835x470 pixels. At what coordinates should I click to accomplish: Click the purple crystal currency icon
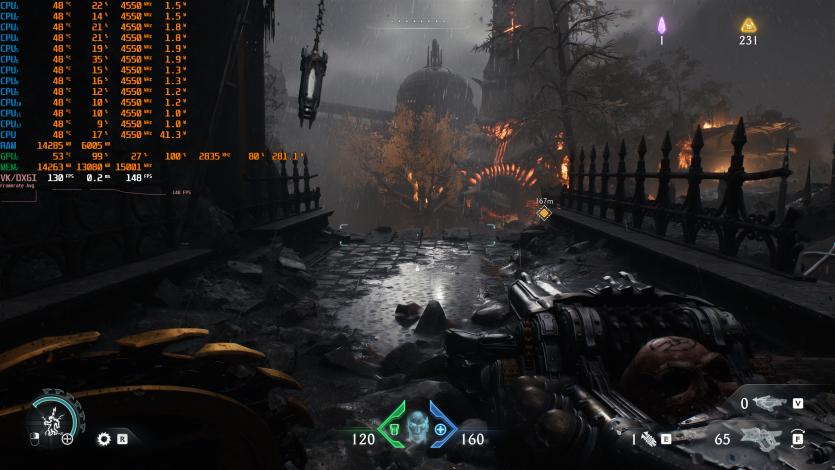click(x=661, y=25)
